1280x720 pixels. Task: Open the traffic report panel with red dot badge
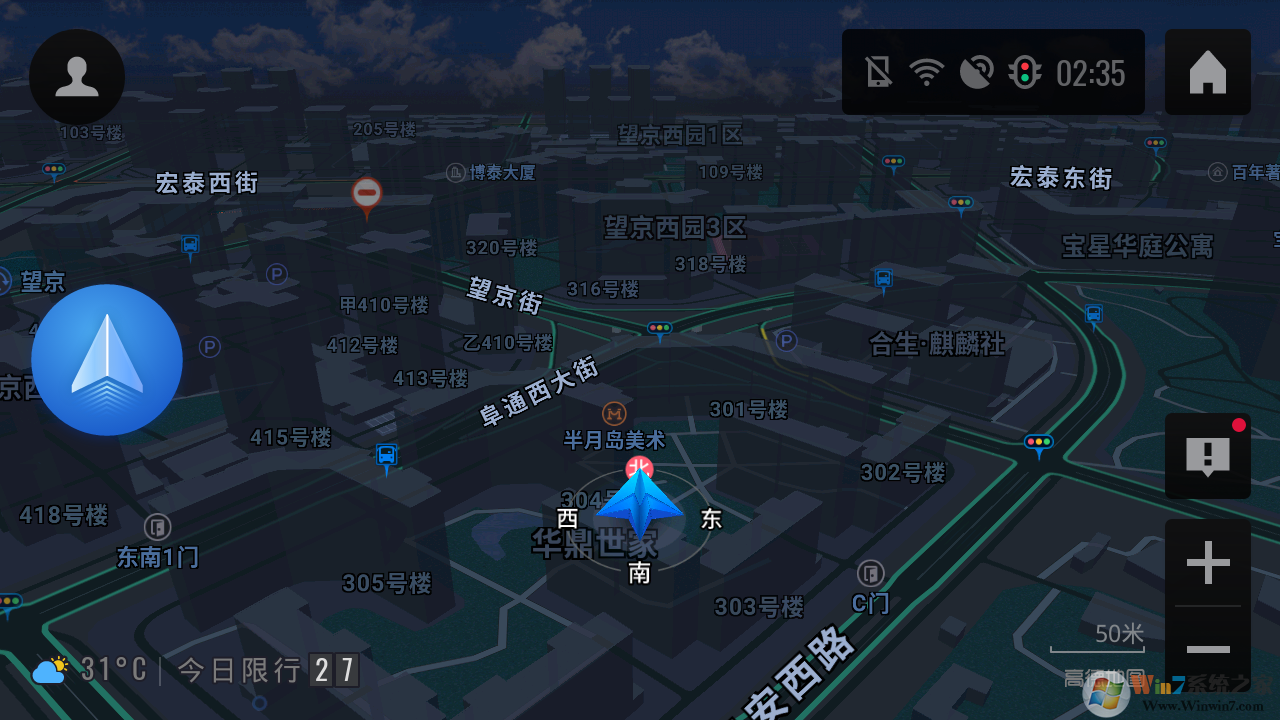[1207, 456]
